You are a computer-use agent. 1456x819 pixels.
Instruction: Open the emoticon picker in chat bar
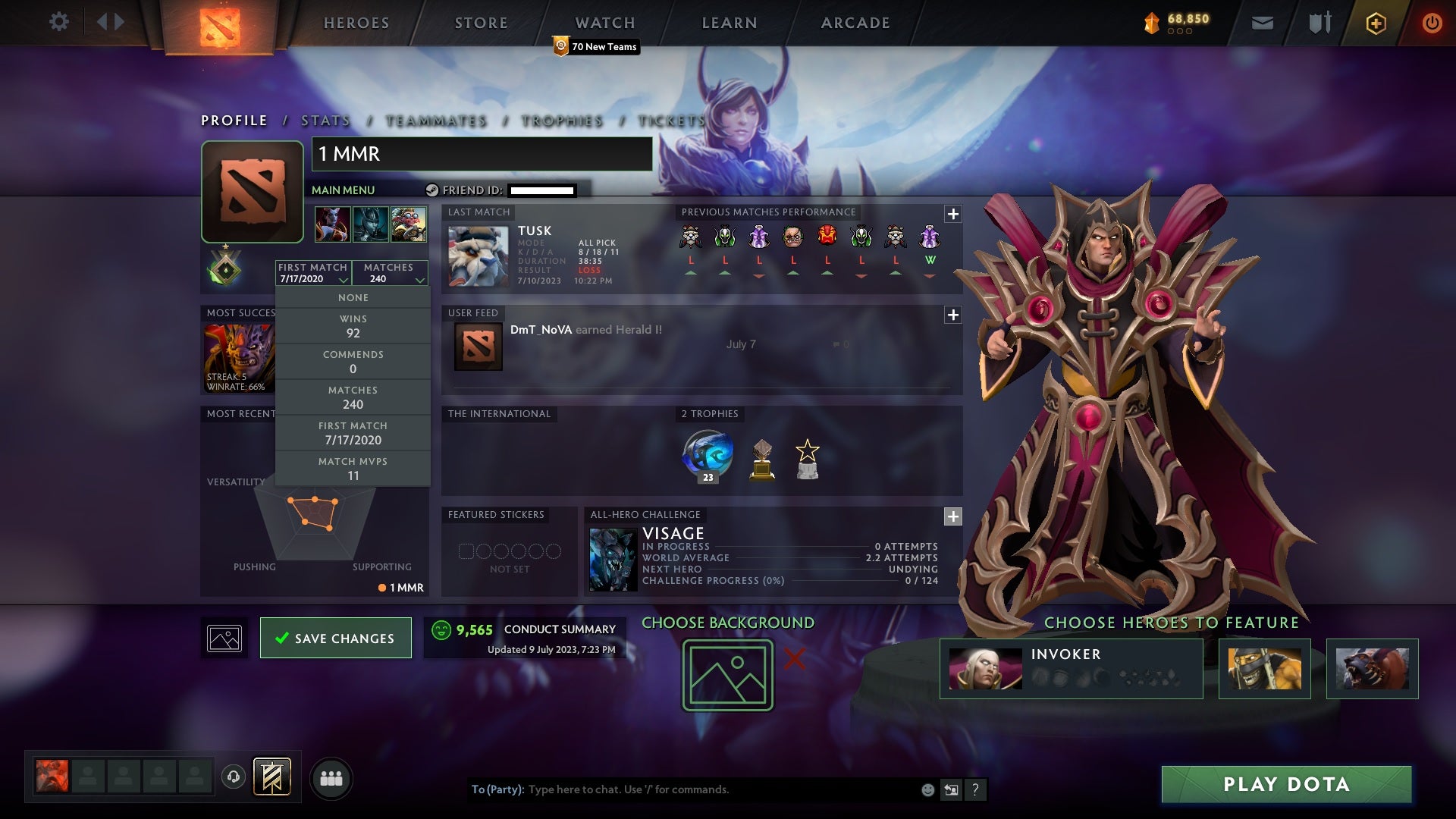(927, 789)
